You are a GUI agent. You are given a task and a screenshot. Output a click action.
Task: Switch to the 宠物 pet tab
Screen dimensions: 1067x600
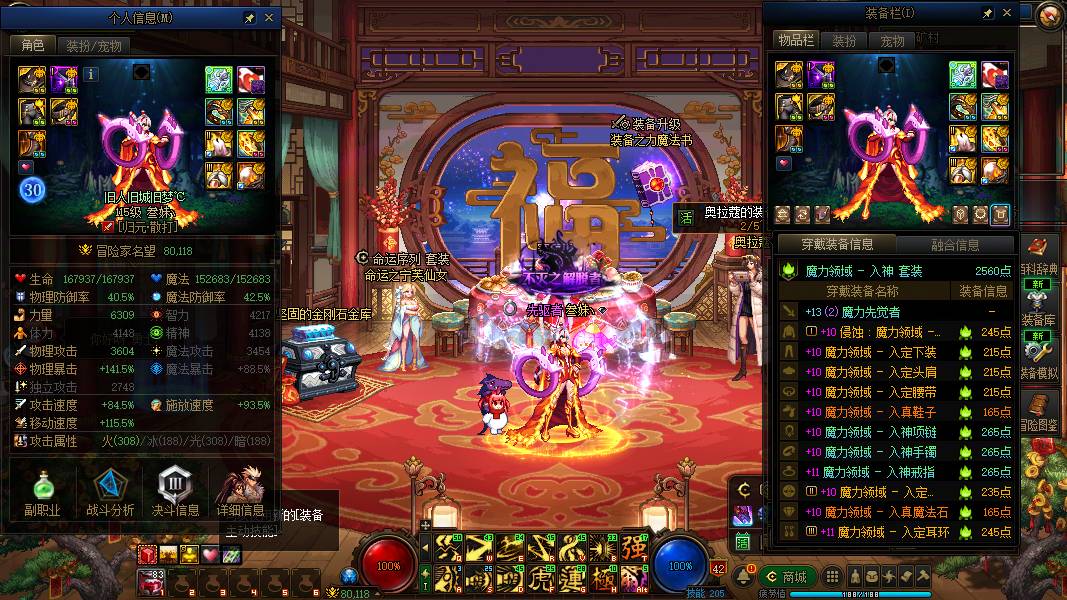tap(892, 41)
